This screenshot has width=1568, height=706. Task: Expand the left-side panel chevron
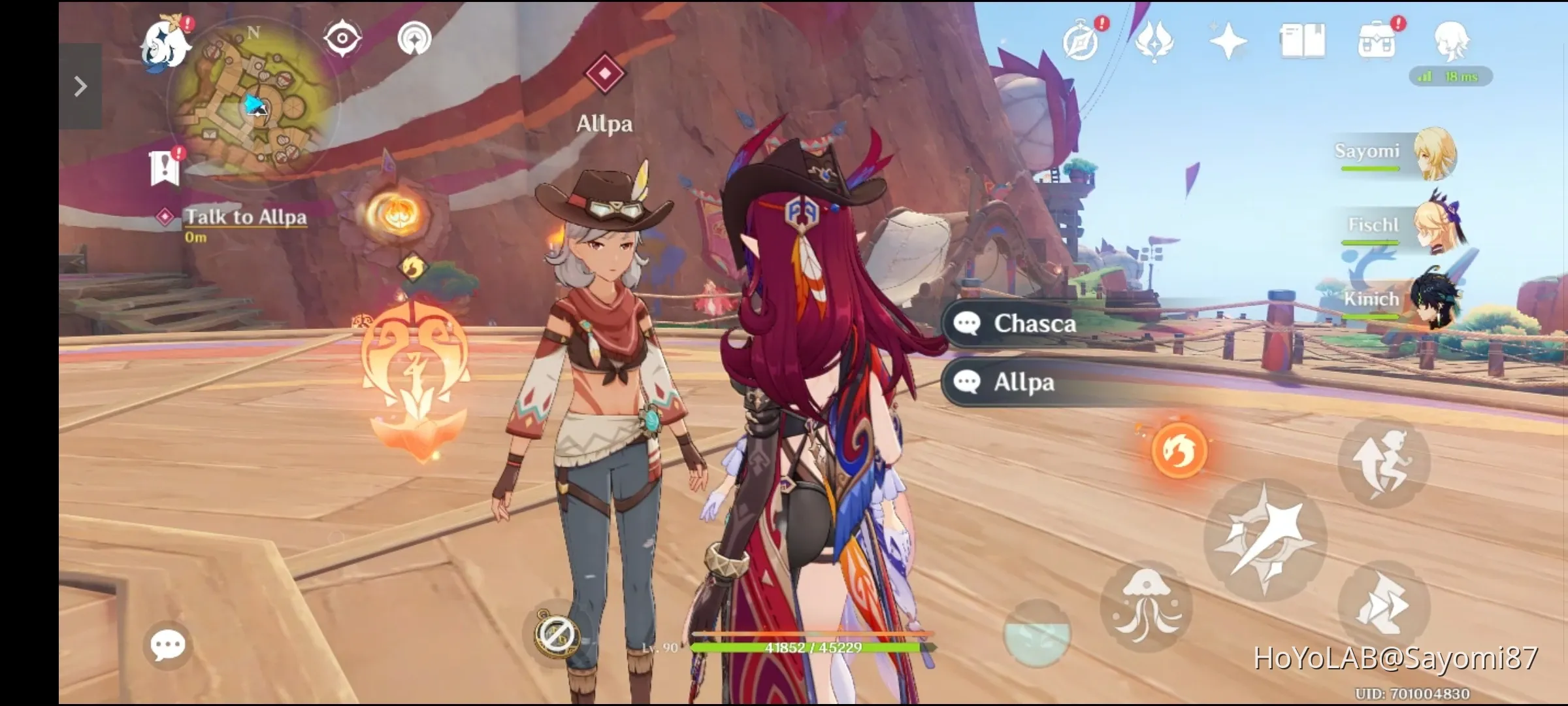coord(80,85)
